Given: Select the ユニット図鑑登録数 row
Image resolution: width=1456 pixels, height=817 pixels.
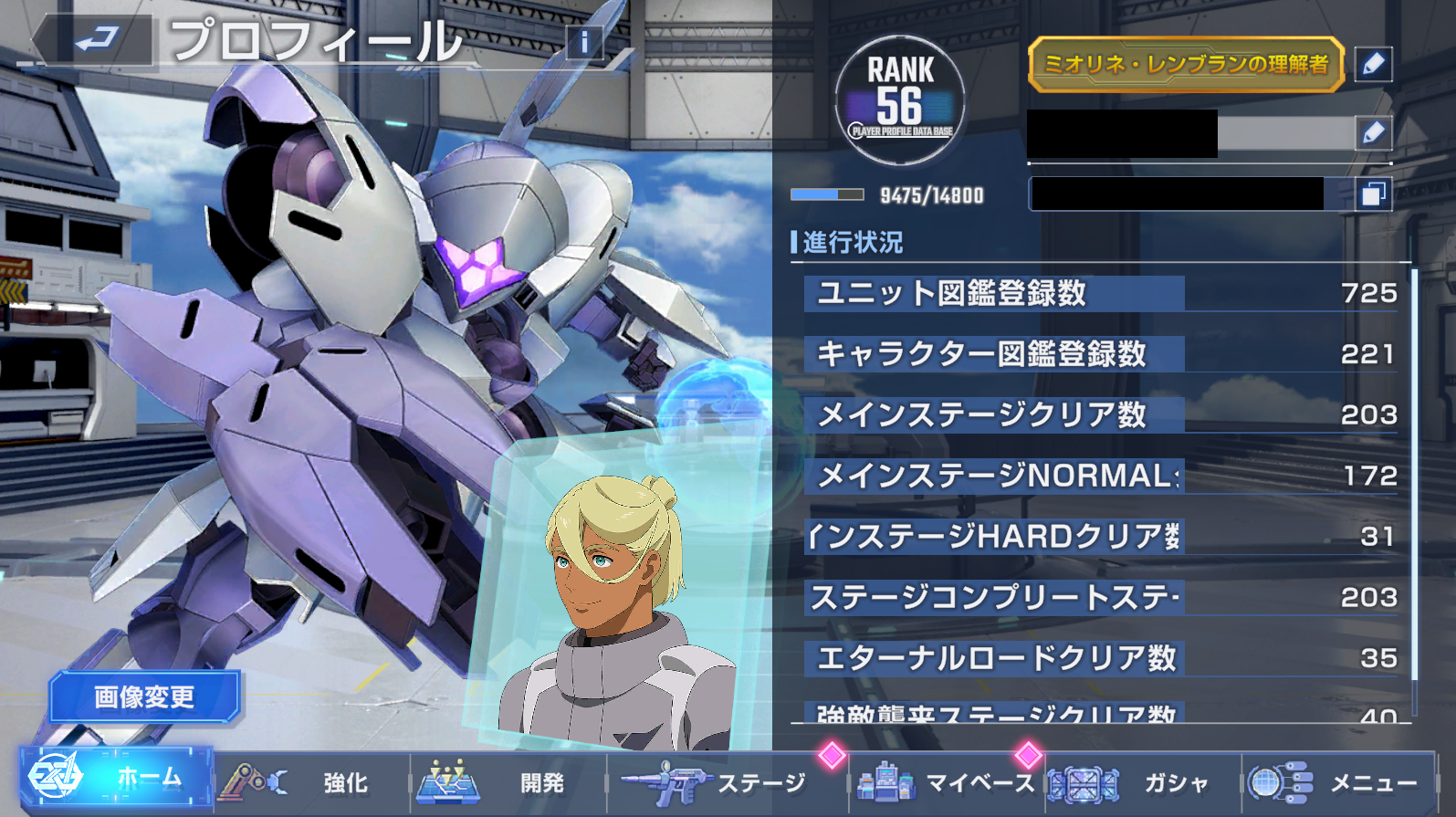Looking at the screenshot, I should tap(1099, 294).
